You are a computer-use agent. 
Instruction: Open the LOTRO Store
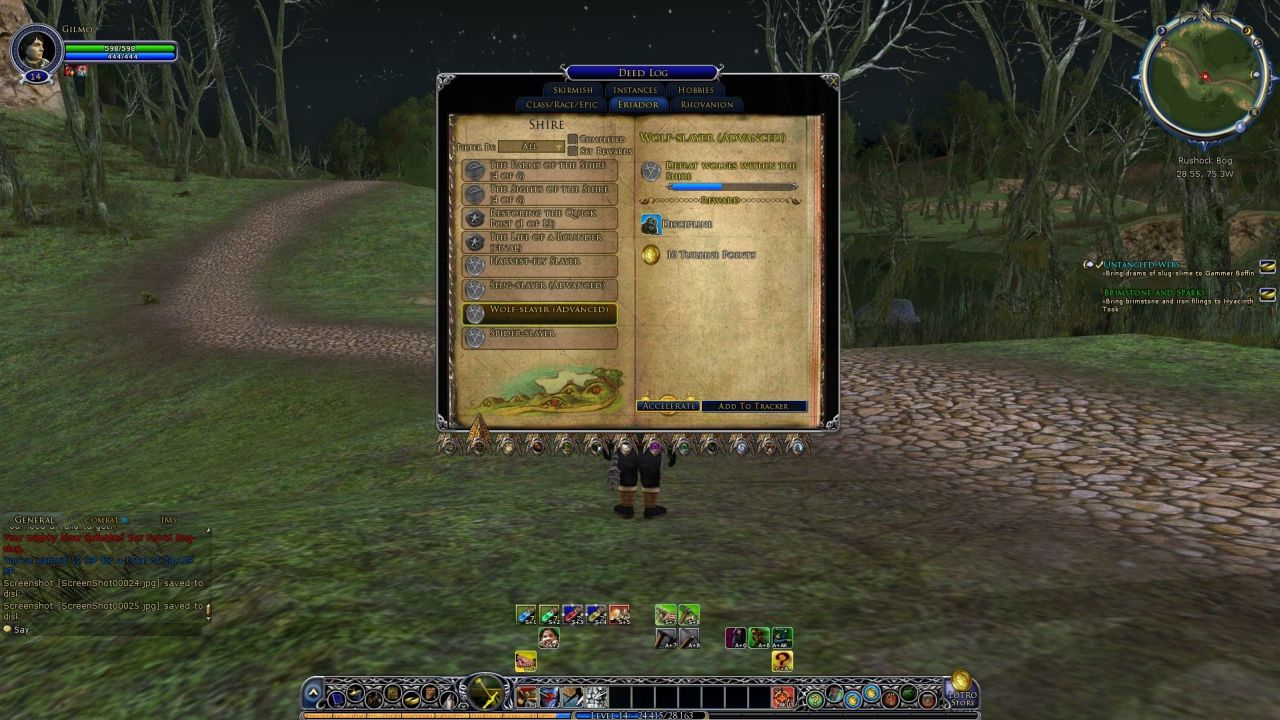click(962, 690)
